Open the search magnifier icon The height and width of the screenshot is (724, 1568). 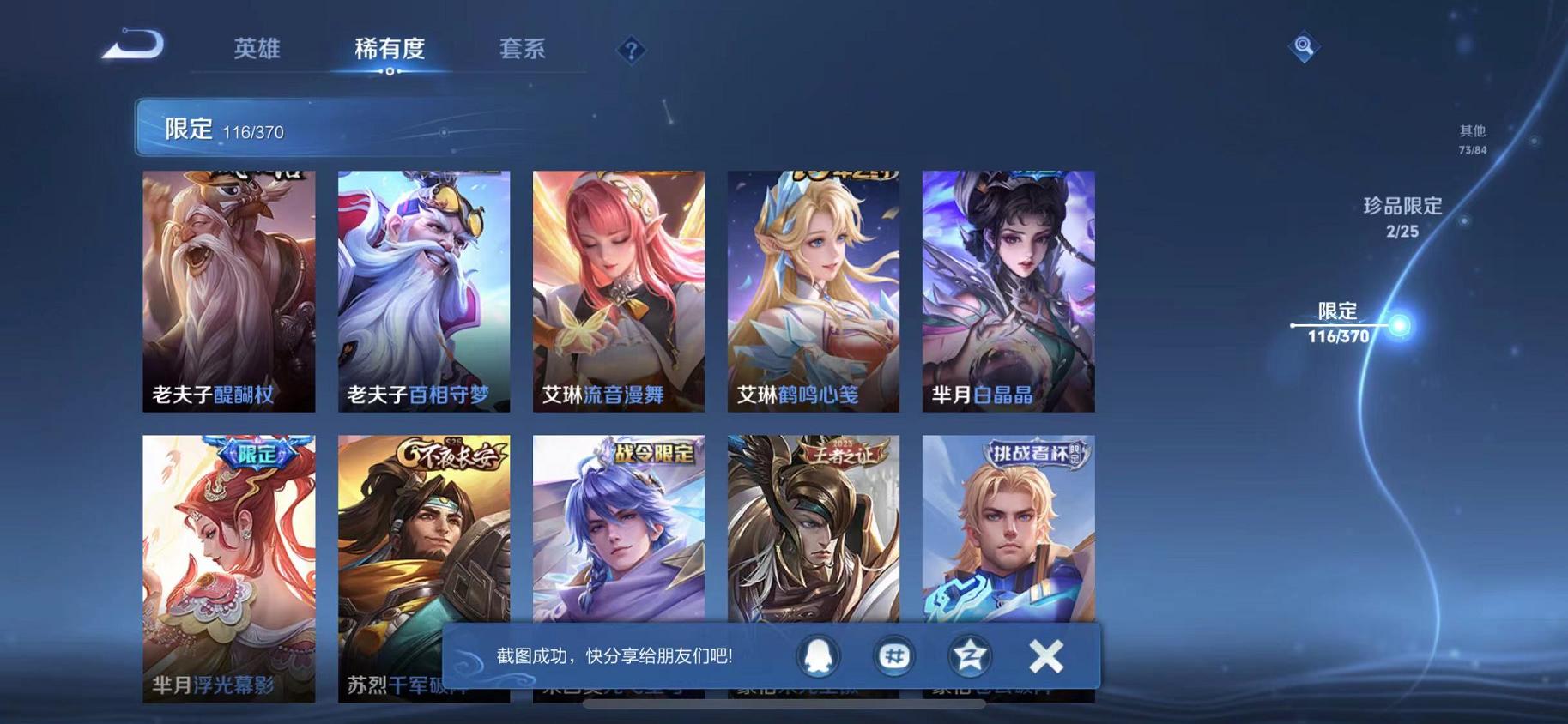[1303, 46]
